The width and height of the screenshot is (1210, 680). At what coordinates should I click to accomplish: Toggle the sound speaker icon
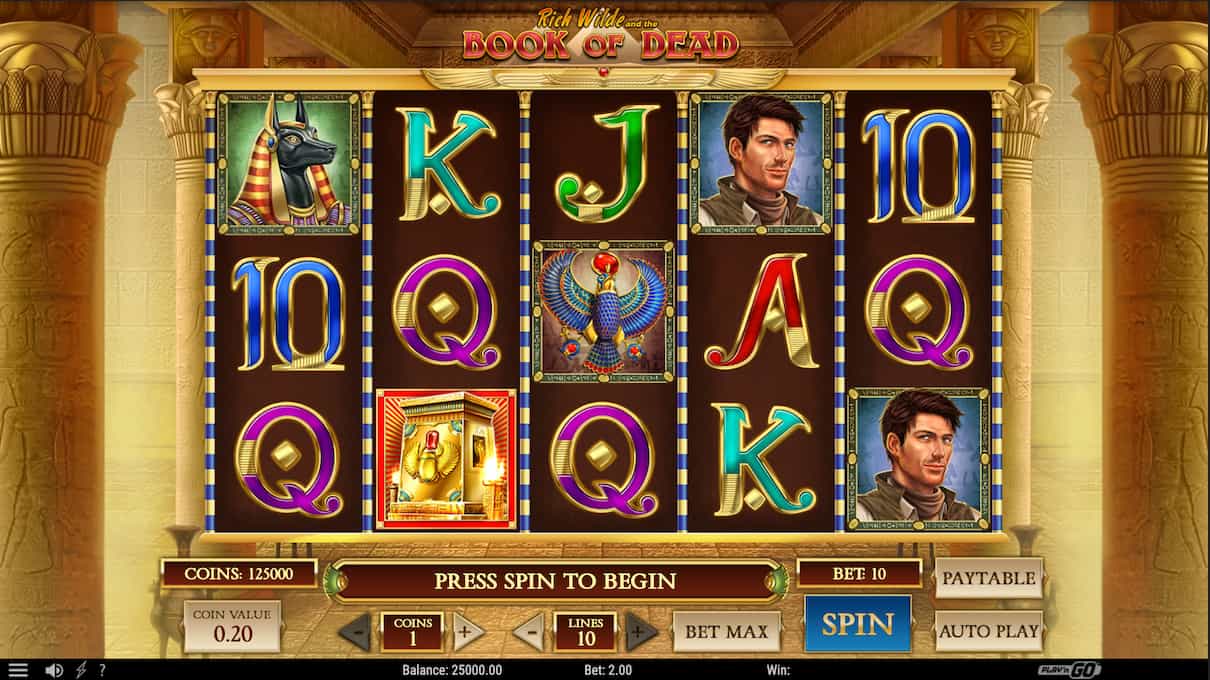coord(54,670)
